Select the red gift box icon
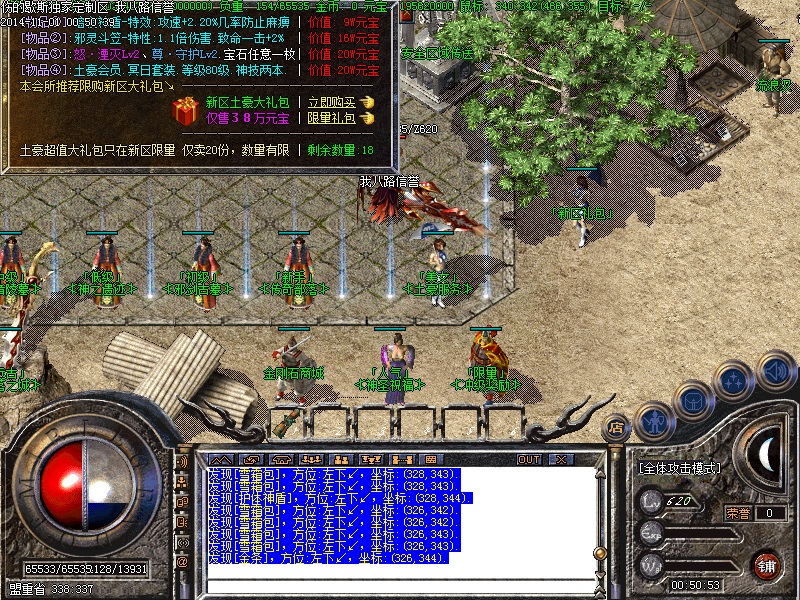This screenshot has height=600, width=800. pos(185,110)
